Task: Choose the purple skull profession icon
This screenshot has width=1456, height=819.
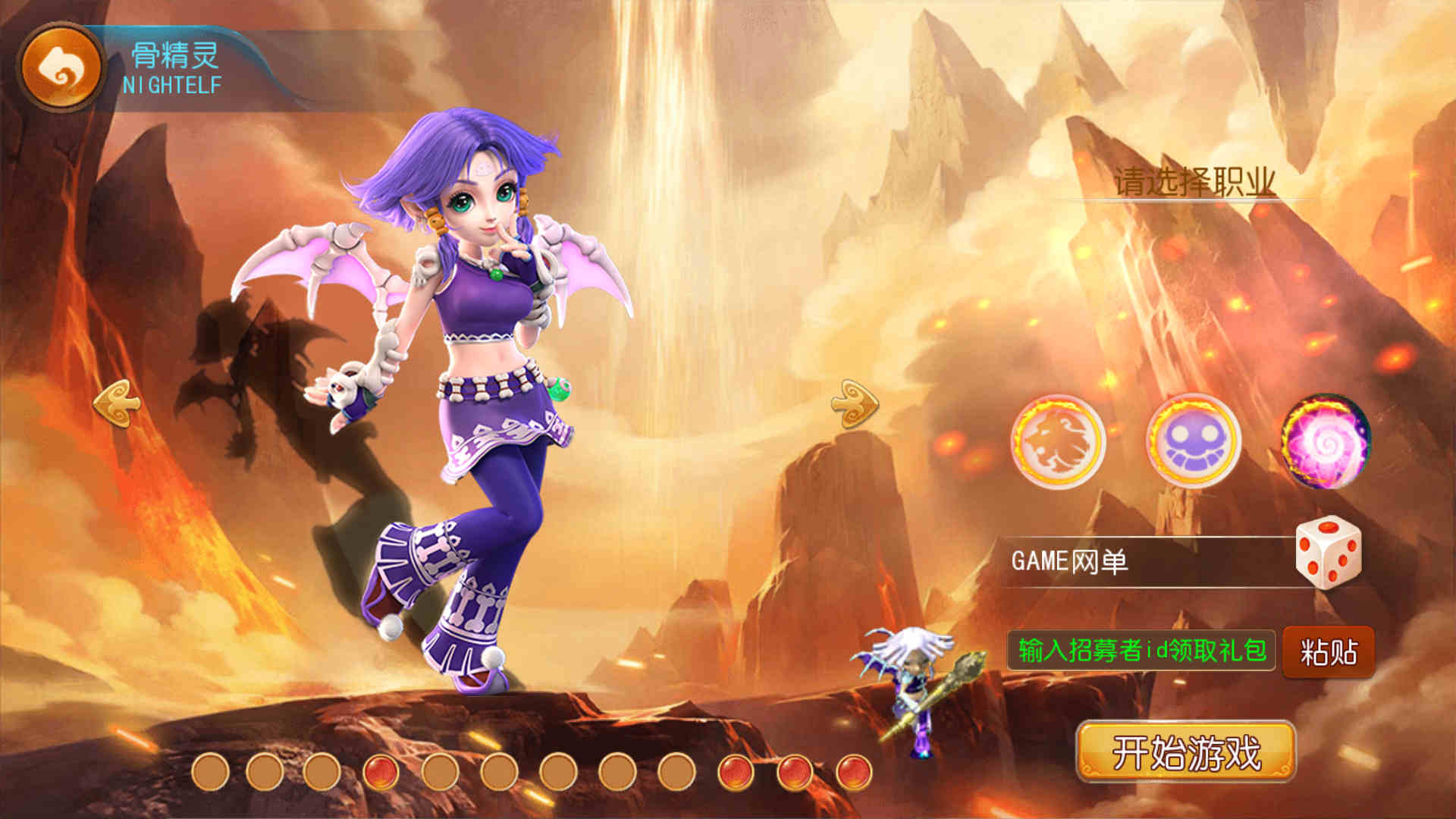Action: (1193, 441)
